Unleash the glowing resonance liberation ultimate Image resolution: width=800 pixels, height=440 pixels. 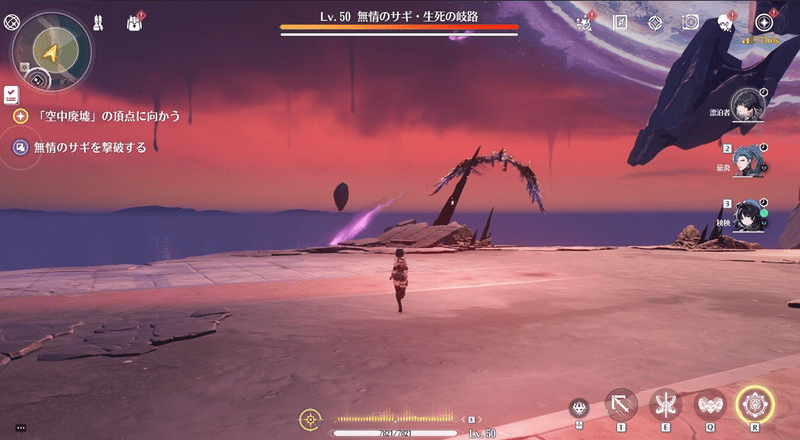(755, 404)
